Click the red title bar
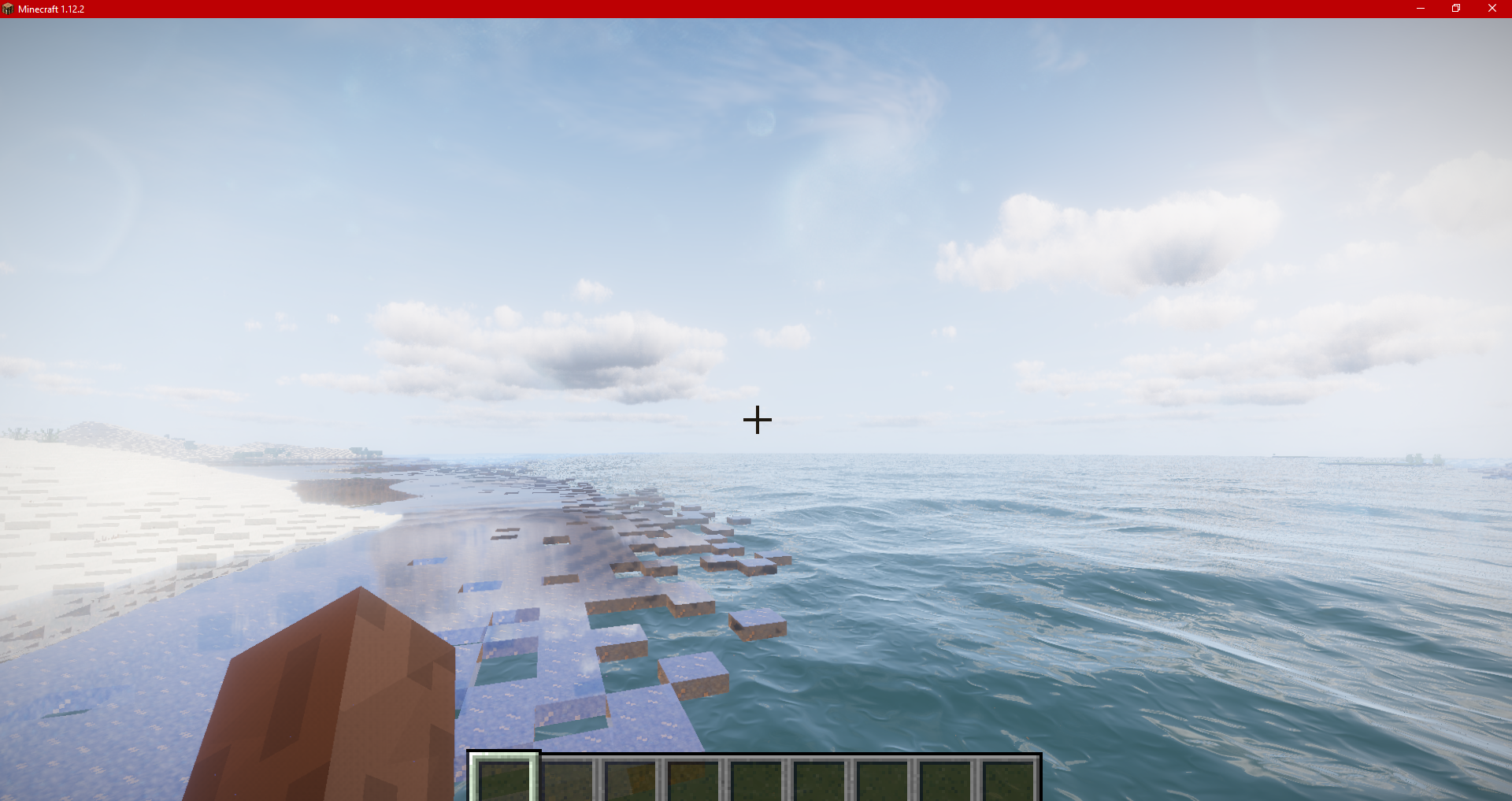Screen dimensions: 1512x801 (x=709, y=9)
